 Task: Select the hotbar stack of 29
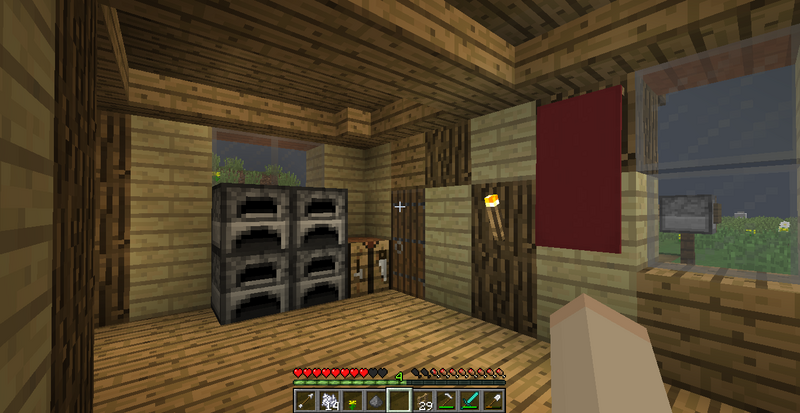(423, 401)
